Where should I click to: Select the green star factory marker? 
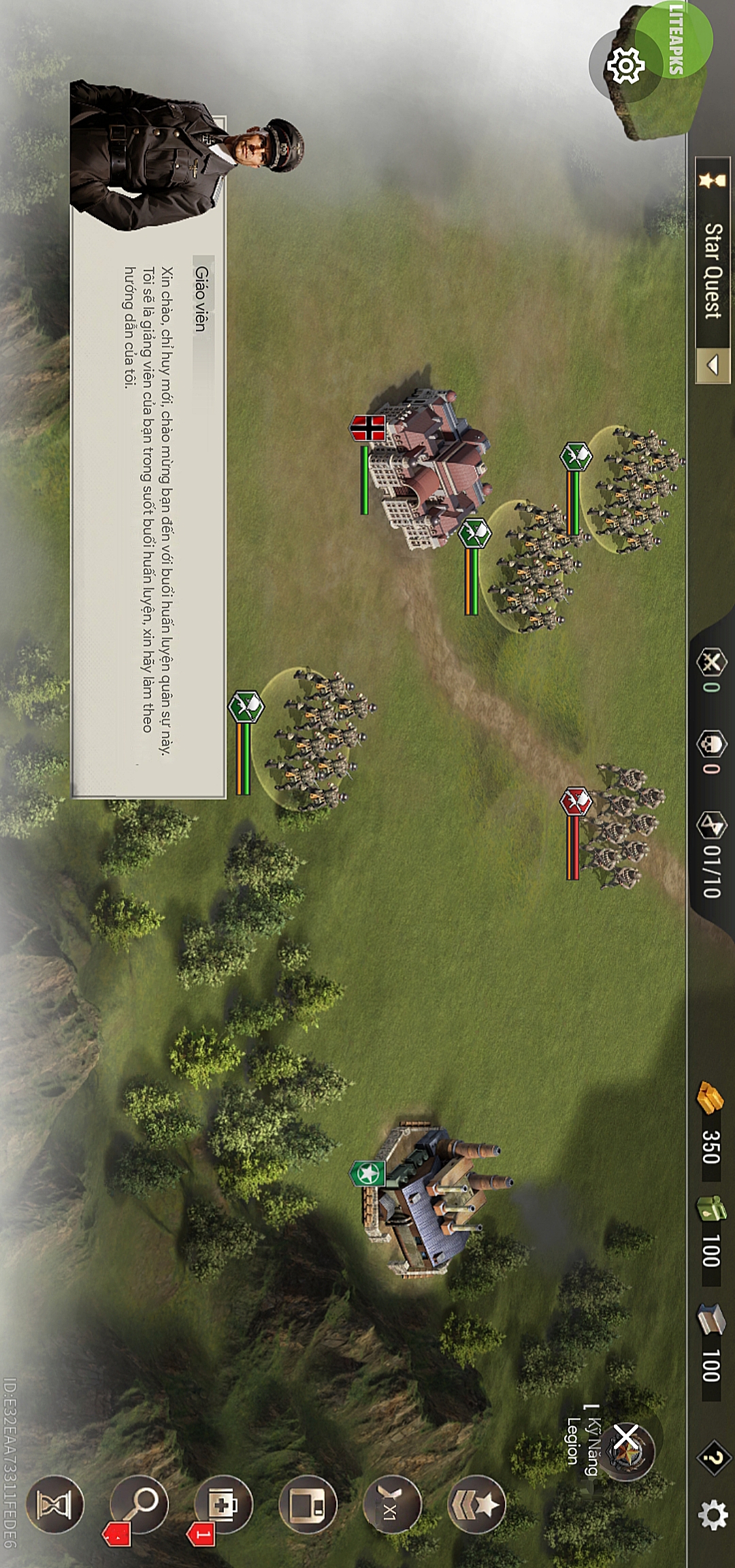click(x=367, y=1173)
